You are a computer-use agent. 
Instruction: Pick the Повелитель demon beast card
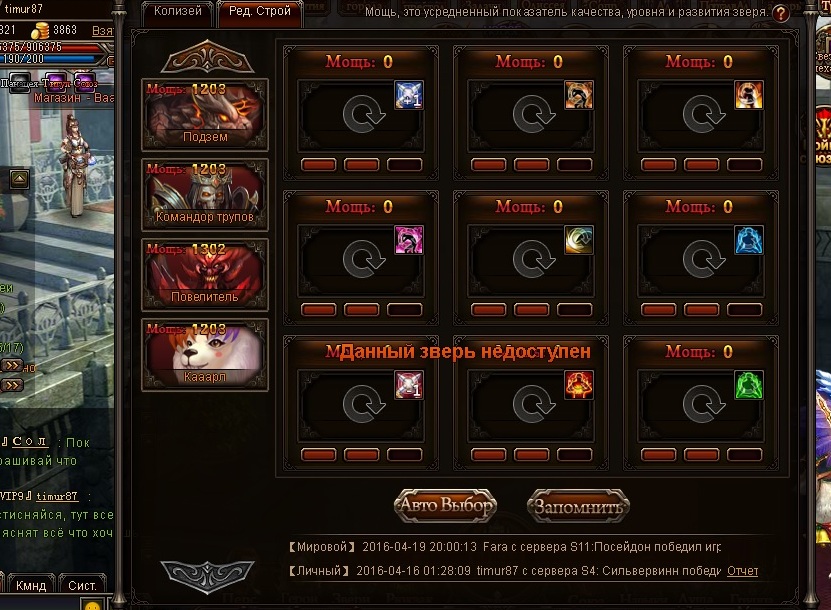coord(205,274)
